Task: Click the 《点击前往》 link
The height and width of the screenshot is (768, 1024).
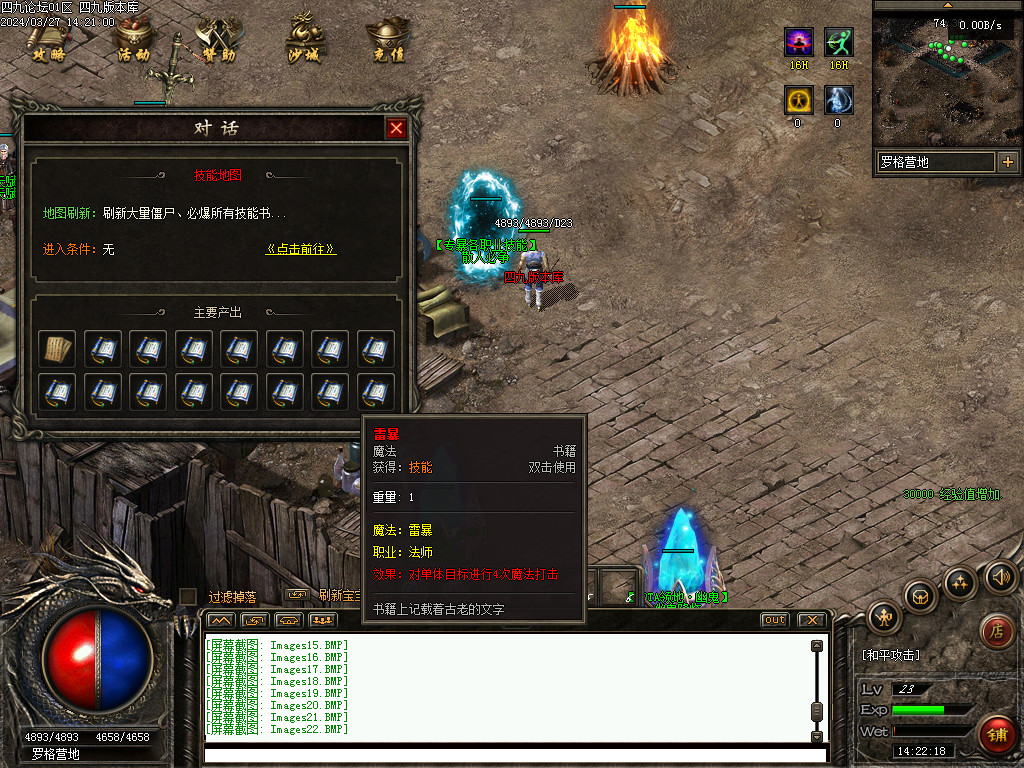Action: (301, 249)
